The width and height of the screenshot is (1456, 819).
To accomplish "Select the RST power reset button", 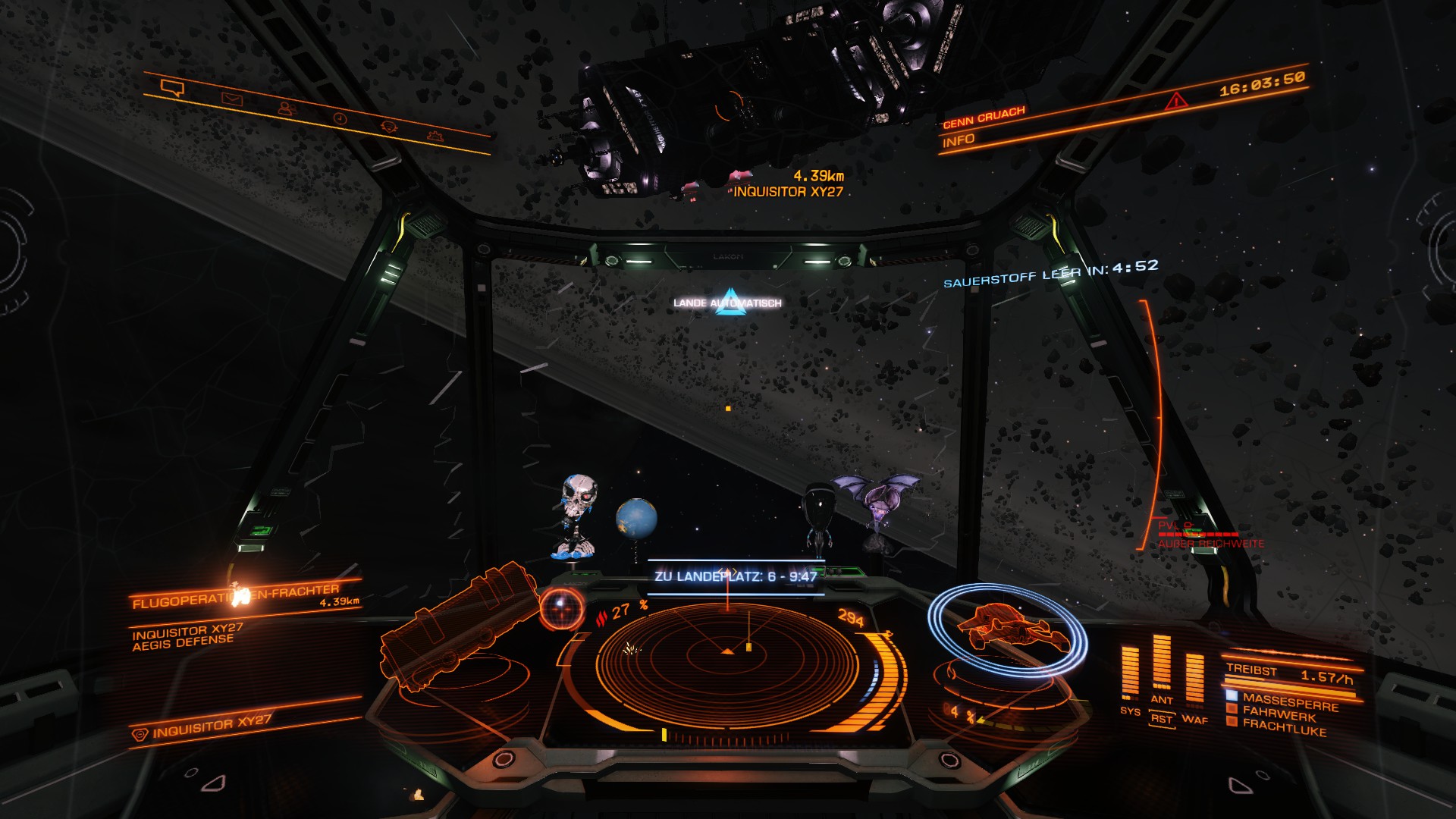I will pyautogui.click(x=1161, y=719).
